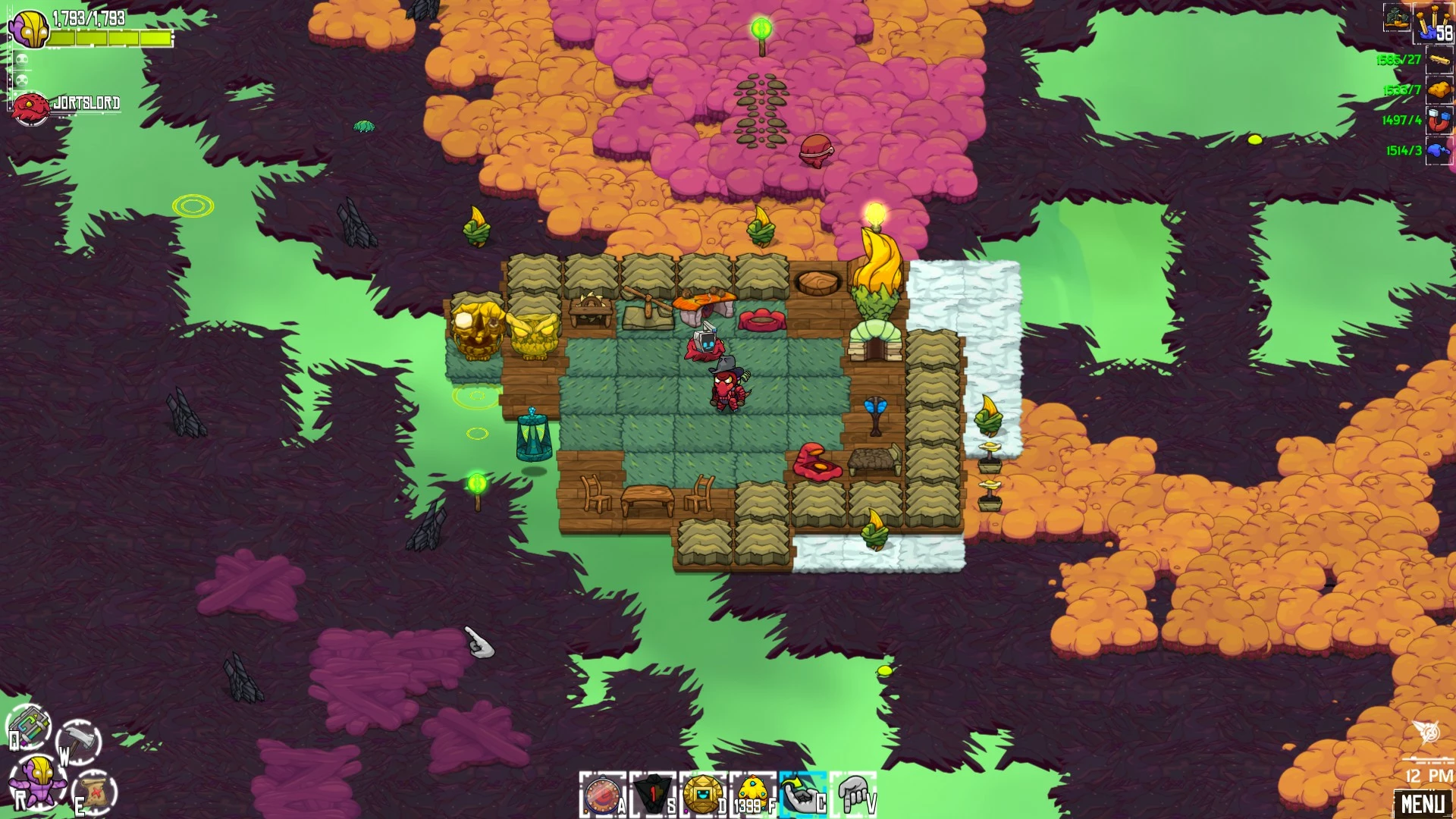Select the red magnet ingredient slot
Screen dimensions: 1456x819
pos(1439,120)
